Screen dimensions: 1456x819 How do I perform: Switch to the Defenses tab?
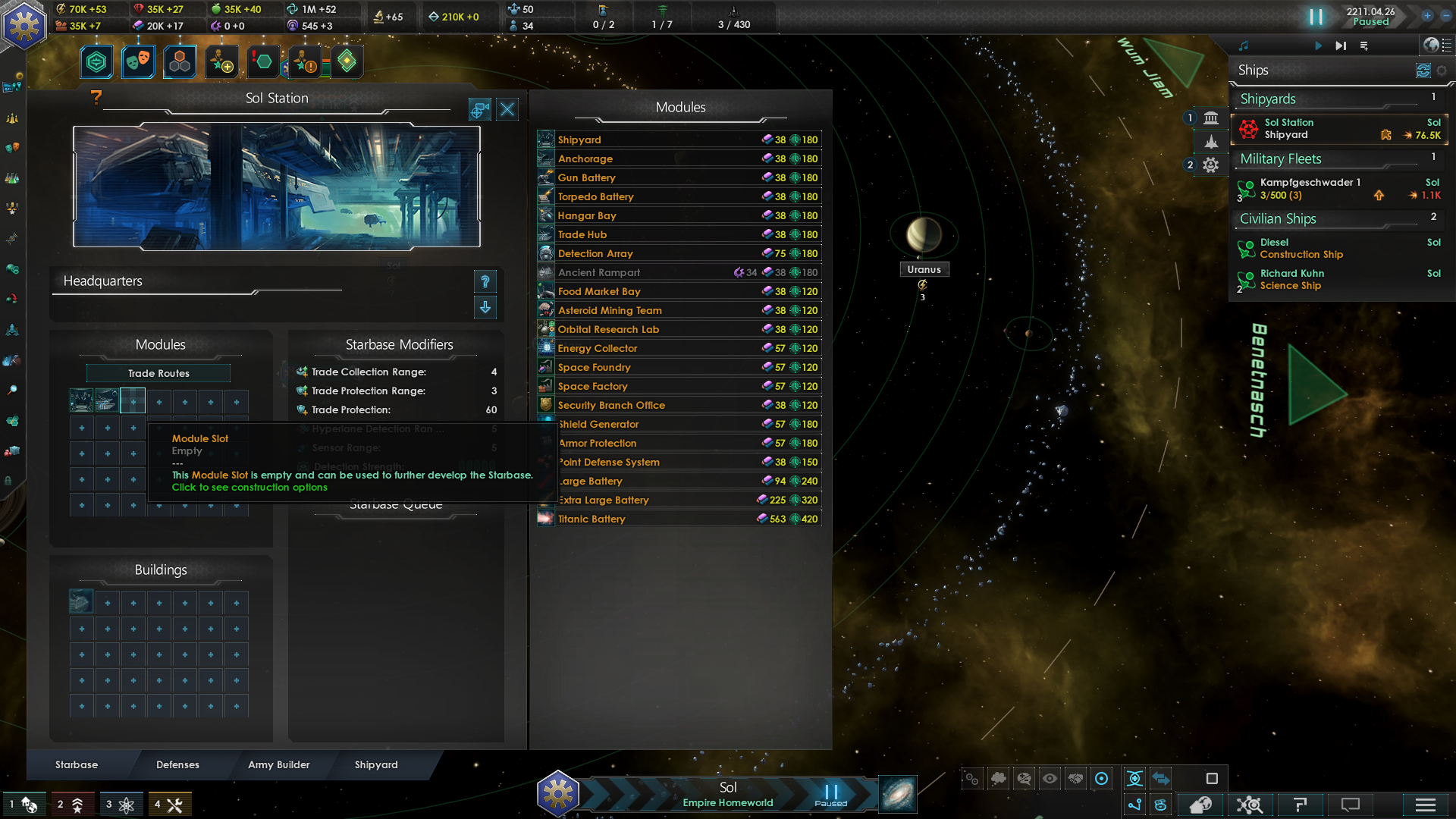pos(177,764)
